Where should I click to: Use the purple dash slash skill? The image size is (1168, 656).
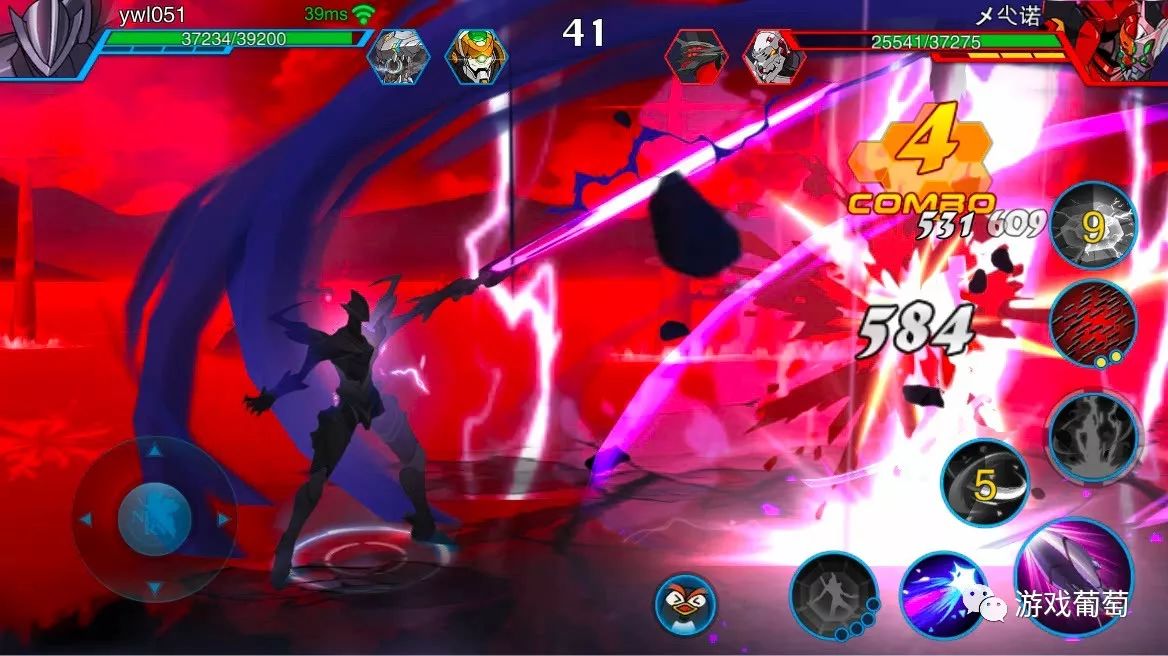944,596
